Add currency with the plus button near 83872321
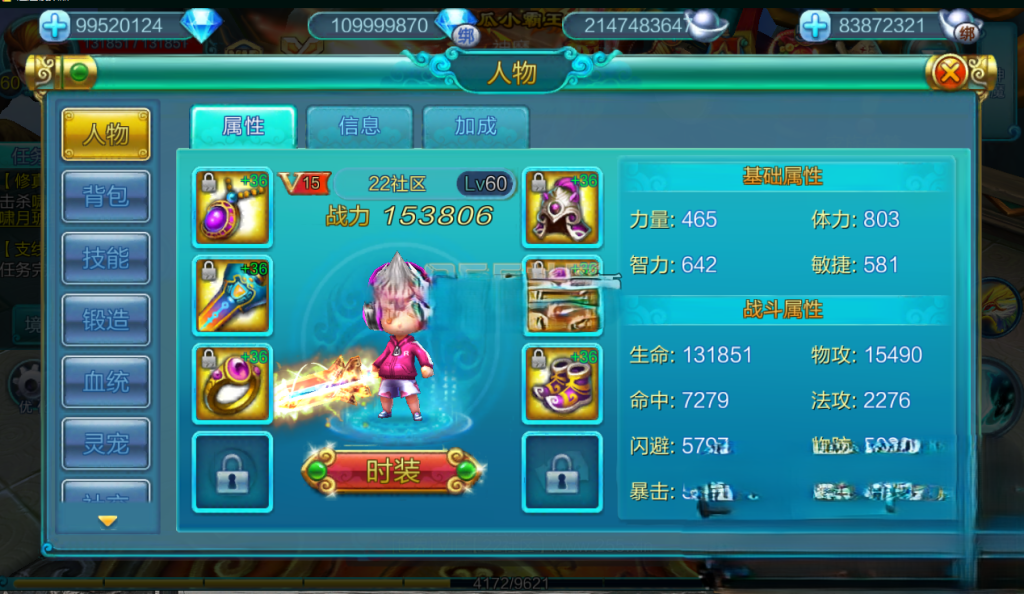 [x=815, y=26]
